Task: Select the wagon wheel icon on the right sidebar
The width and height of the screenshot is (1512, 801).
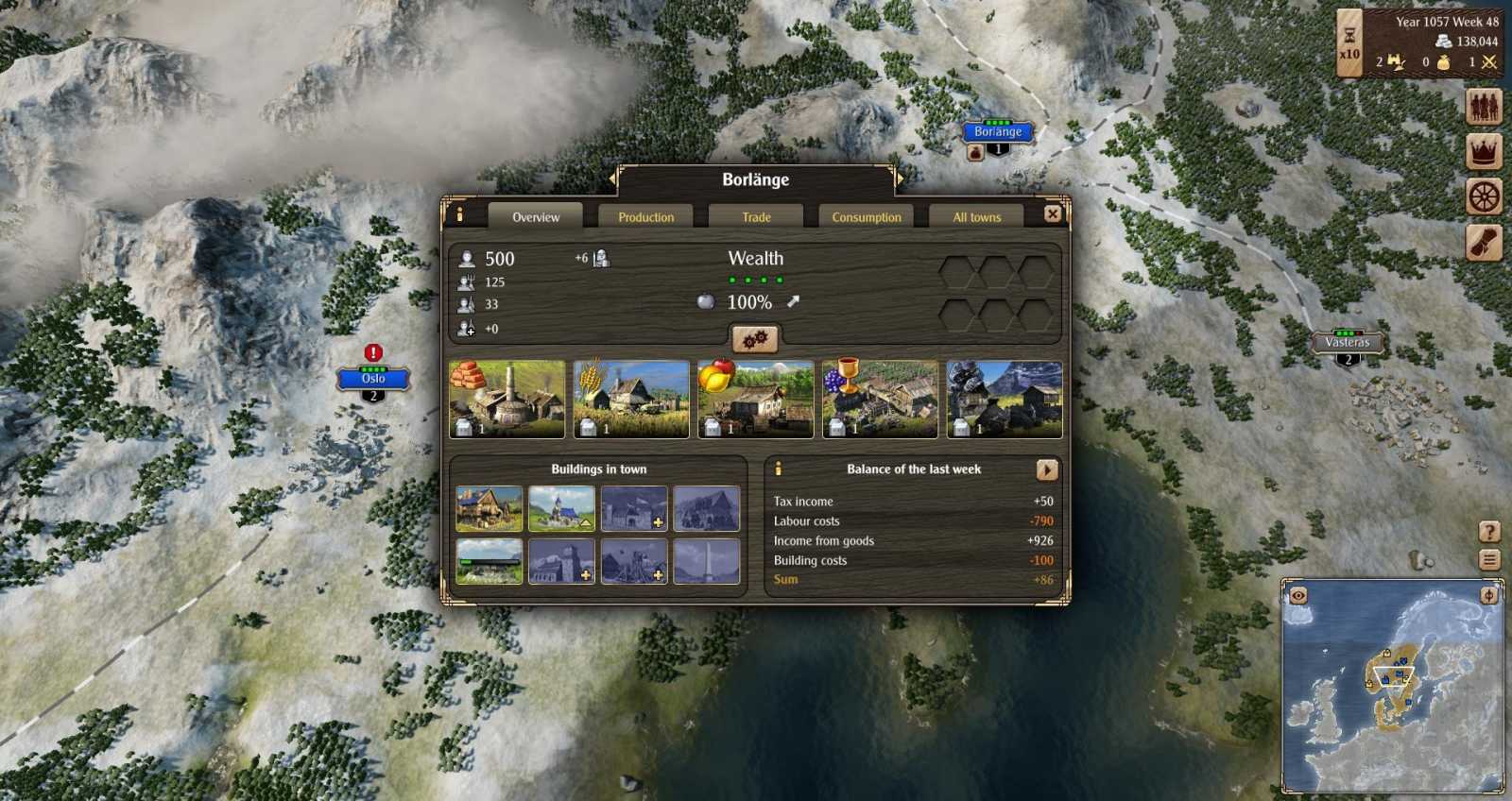Action: (x=1486, y=194)
